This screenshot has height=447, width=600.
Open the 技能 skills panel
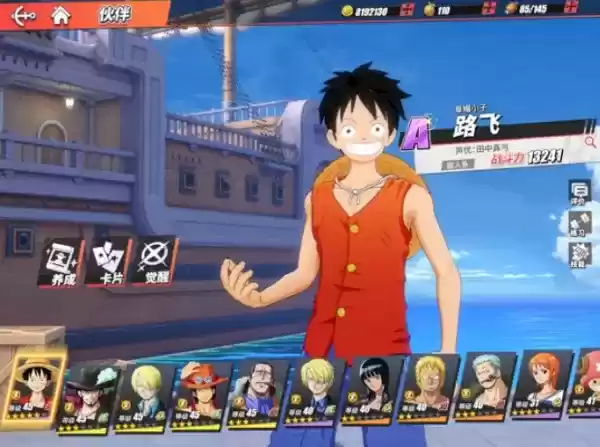click(x=579, y=254)
